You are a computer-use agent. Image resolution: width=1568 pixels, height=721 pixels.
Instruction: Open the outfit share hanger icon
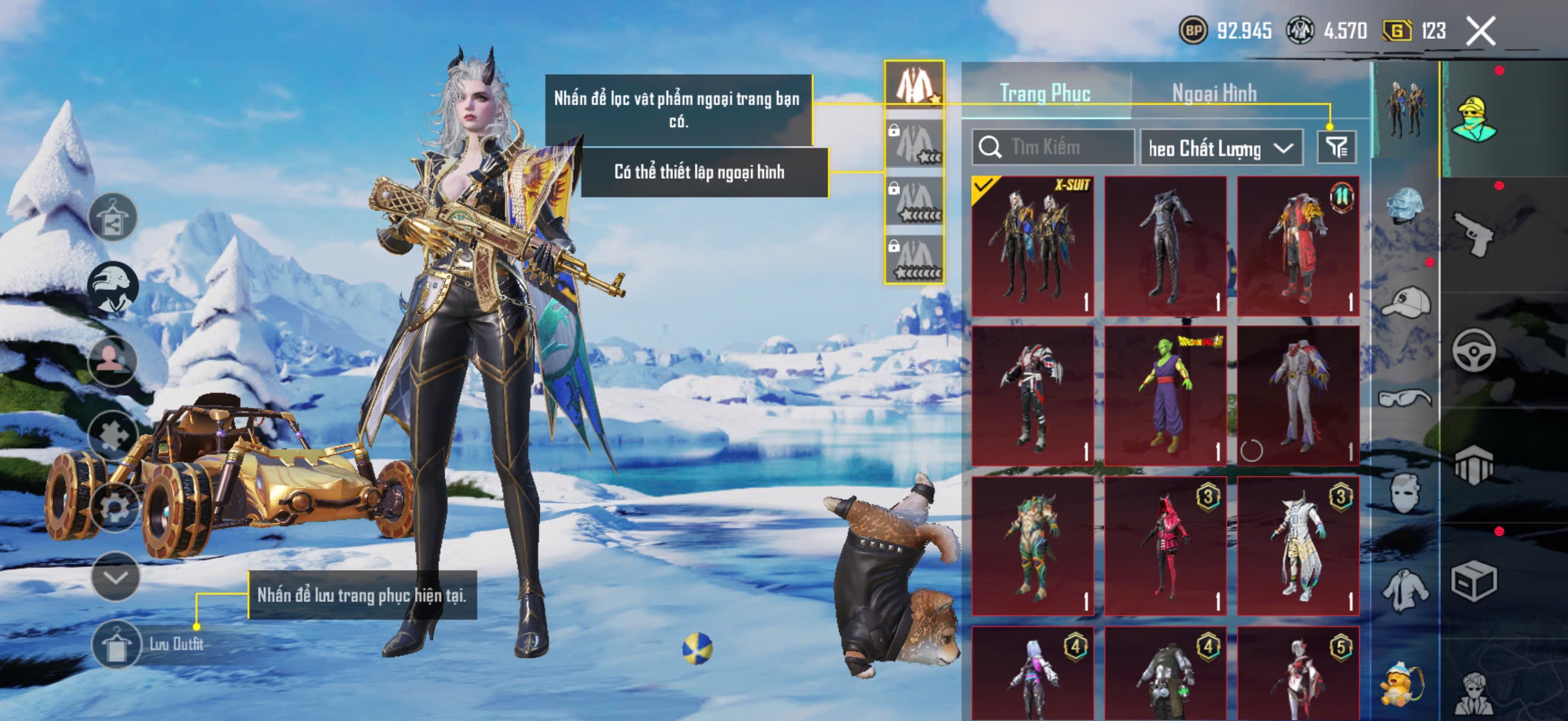click(x=112, y=217)
